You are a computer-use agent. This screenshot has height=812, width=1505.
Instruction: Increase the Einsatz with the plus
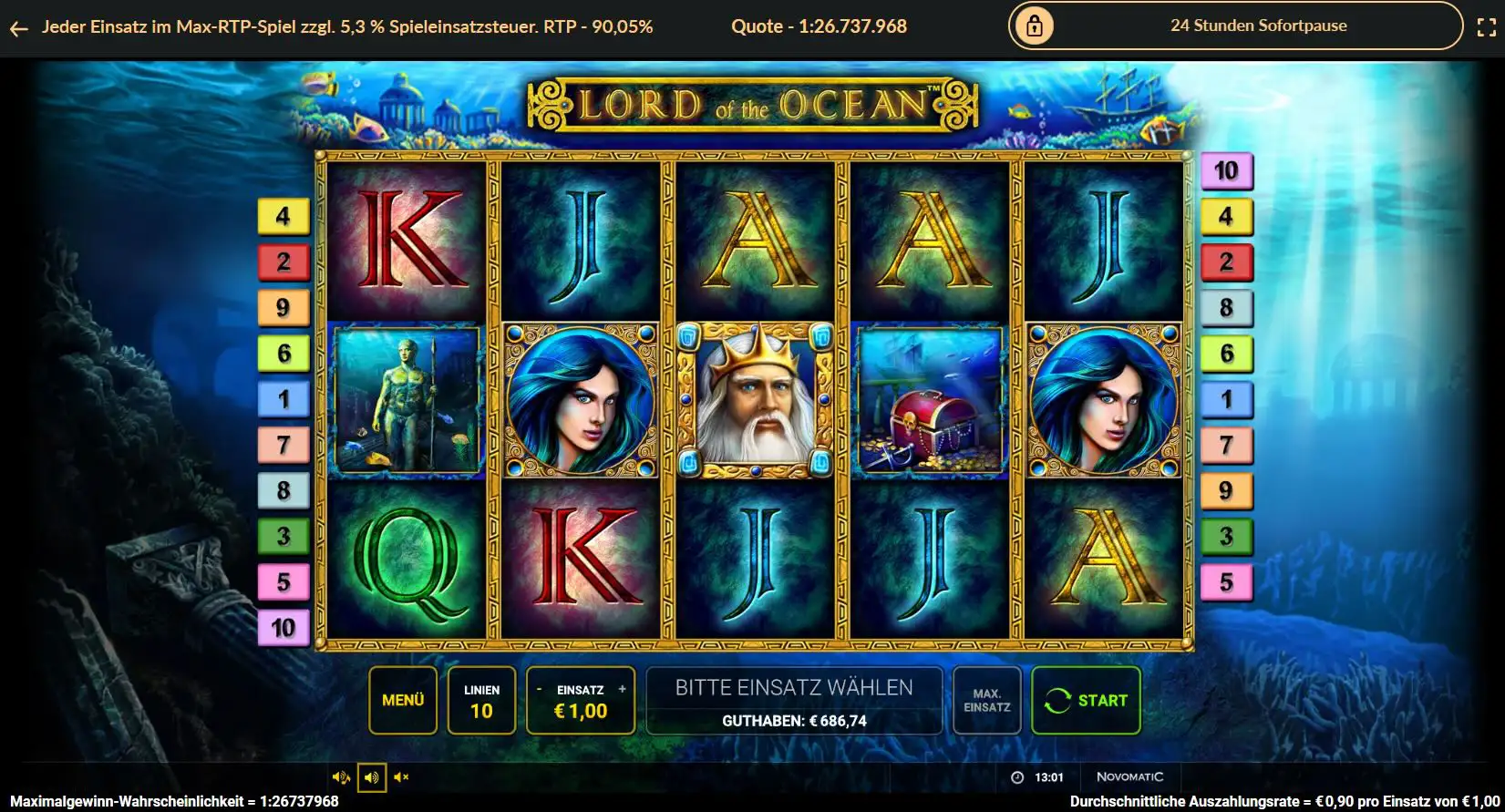coord(623,690)
